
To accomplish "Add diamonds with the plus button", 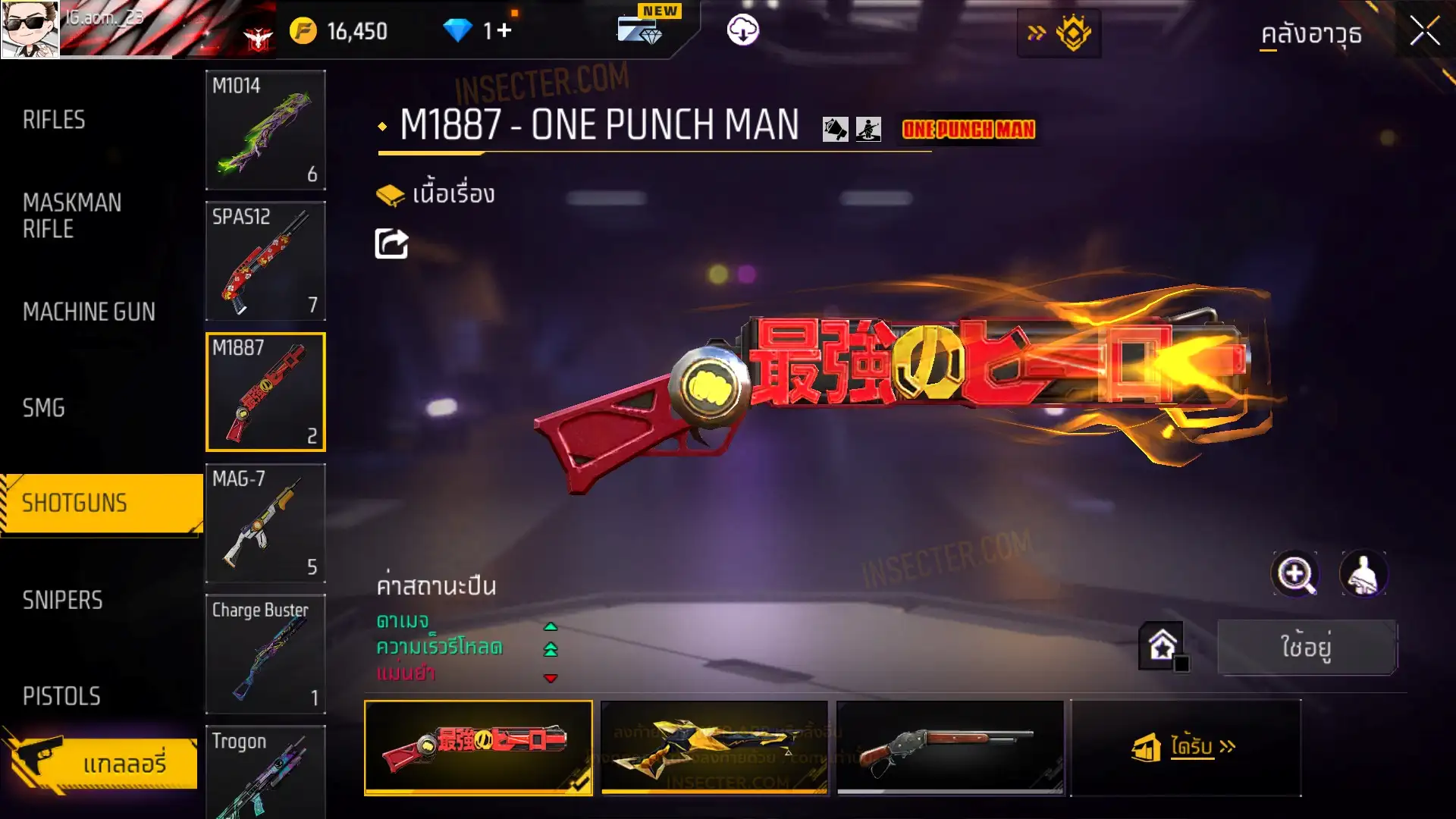I will pyautogui.click(x=504, y=30).
